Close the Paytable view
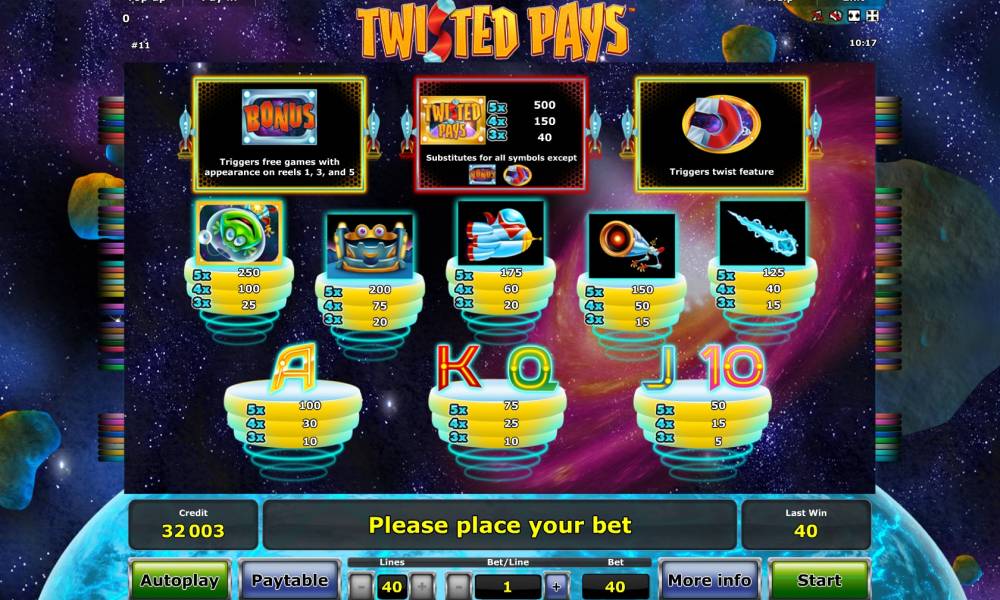 [290, 580]
